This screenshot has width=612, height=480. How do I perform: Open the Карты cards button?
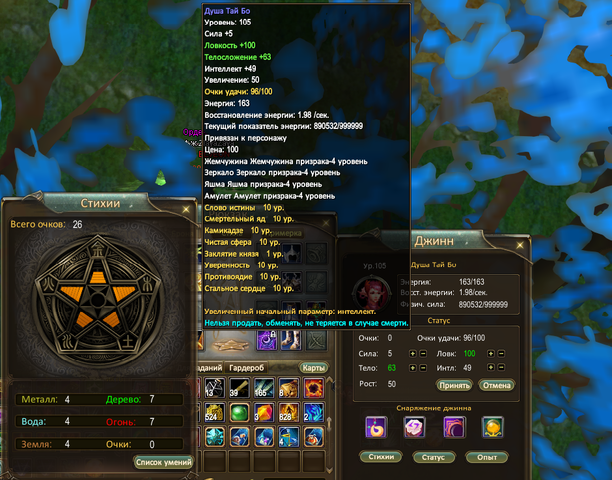pos(314,367)
